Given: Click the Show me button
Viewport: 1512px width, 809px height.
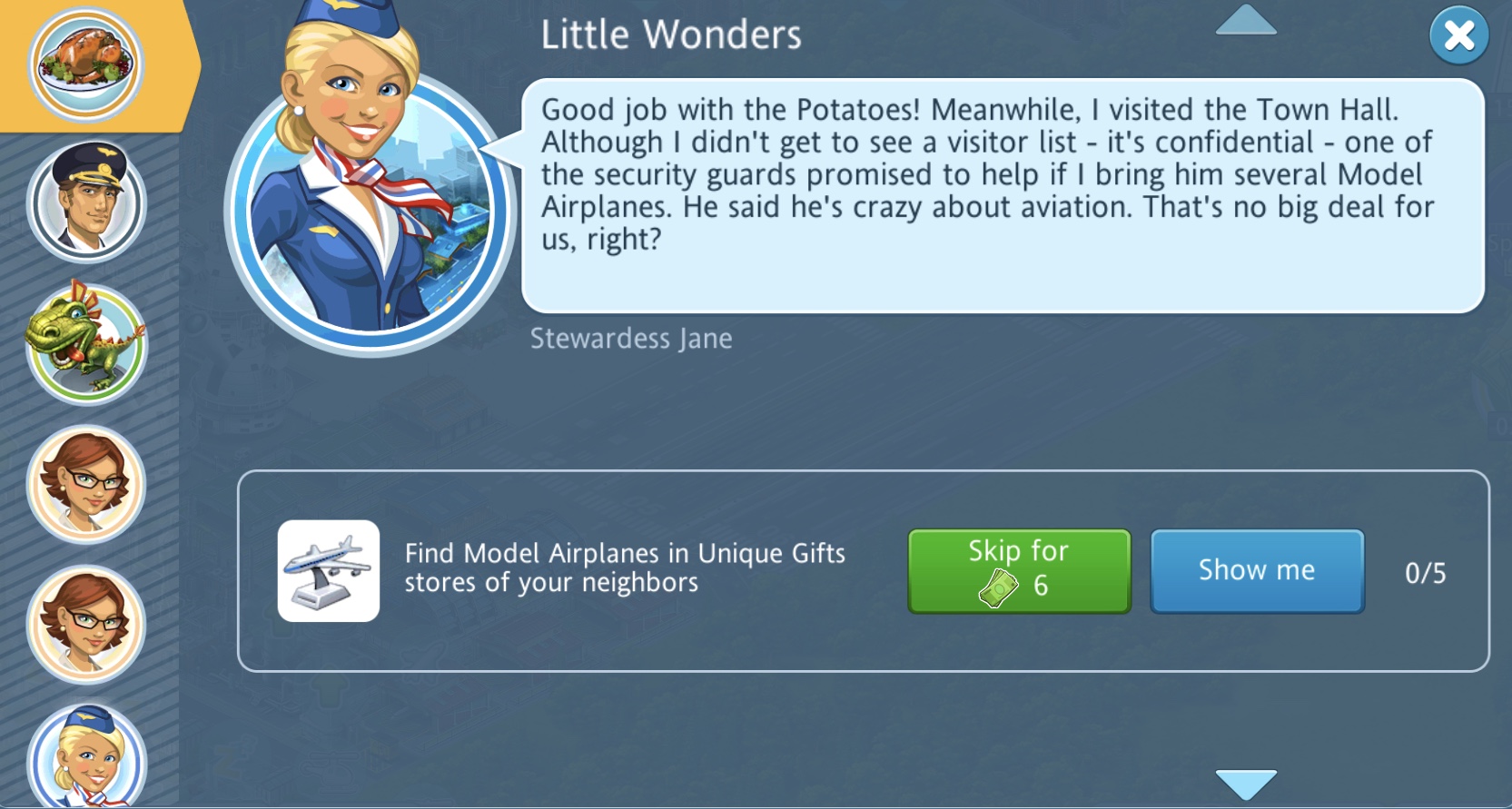Looking at the screenshot, I should coord(1257,571).
